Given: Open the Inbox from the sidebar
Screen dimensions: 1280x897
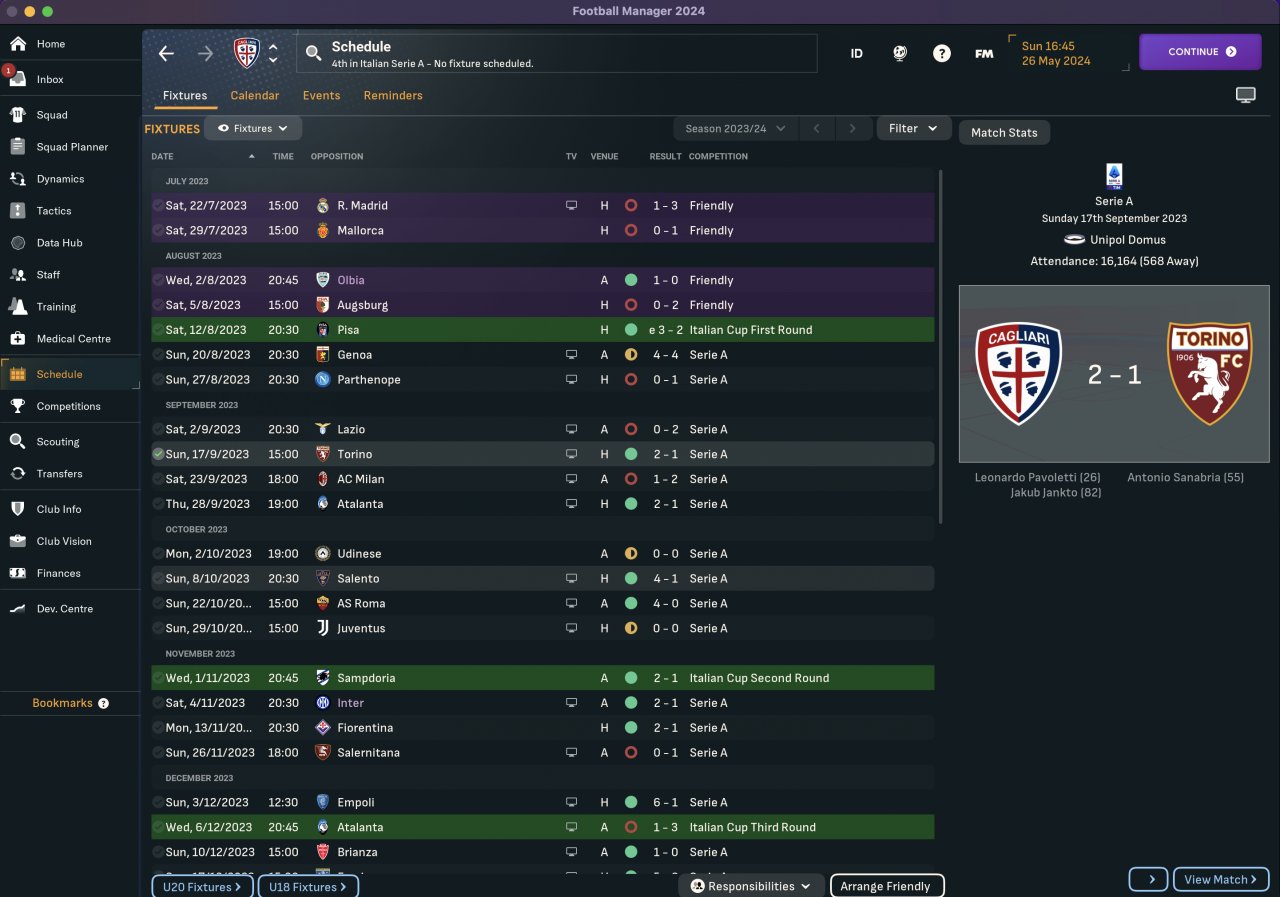Looking at the screenshot, I should 50,79.
